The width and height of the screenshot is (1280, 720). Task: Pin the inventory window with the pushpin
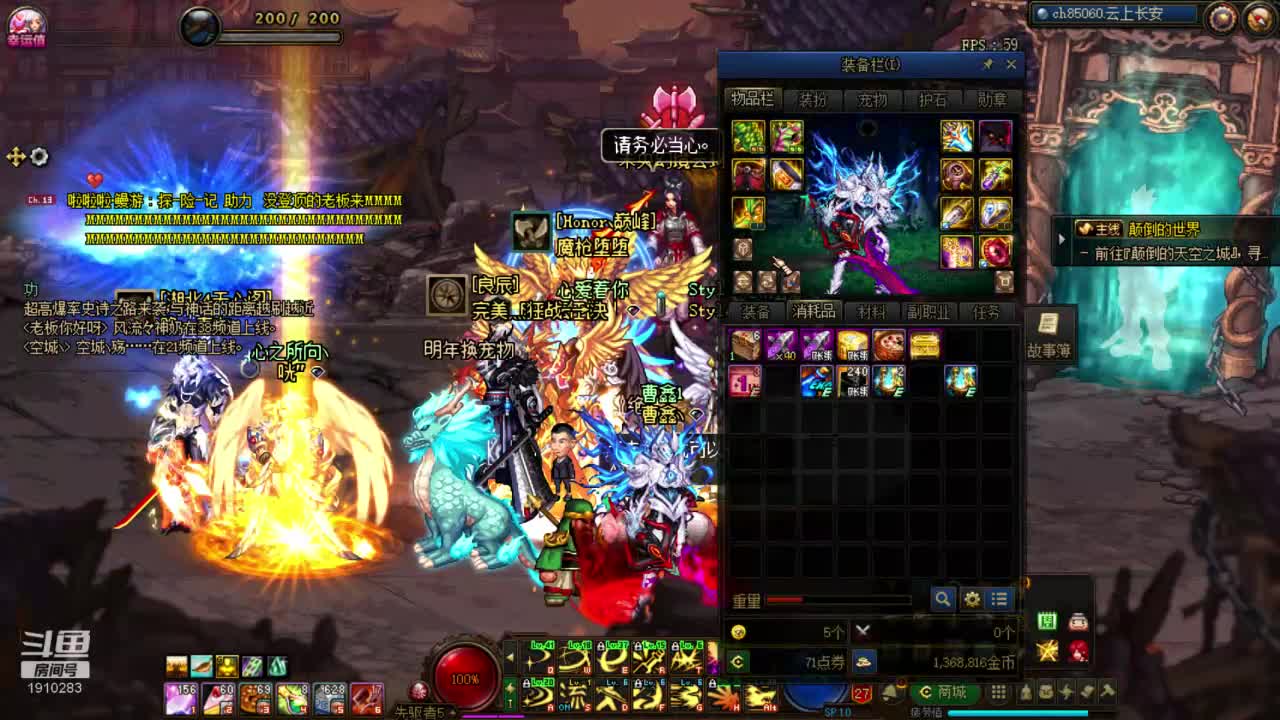pos(988,65)
